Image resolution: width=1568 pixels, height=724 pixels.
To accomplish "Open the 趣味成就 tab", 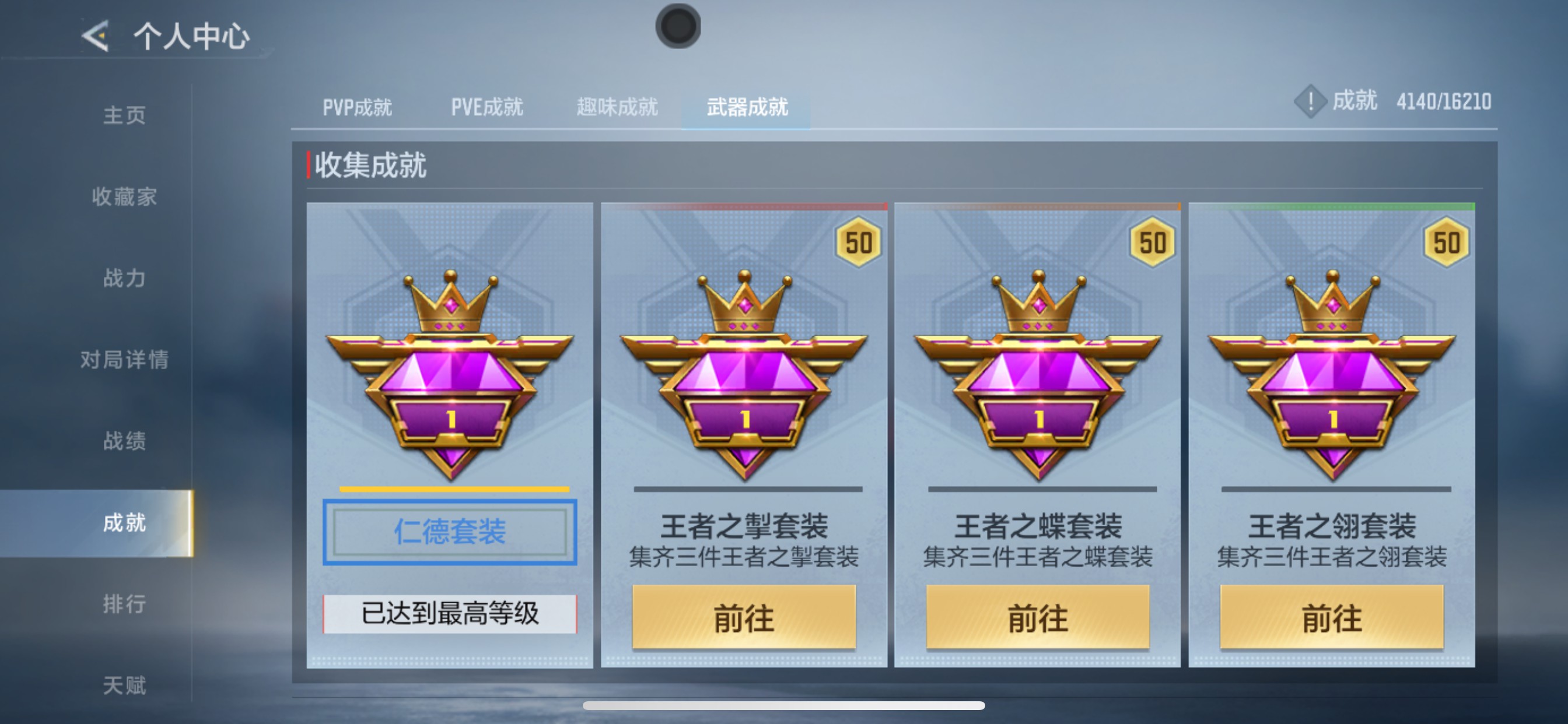I will point(617,107).
